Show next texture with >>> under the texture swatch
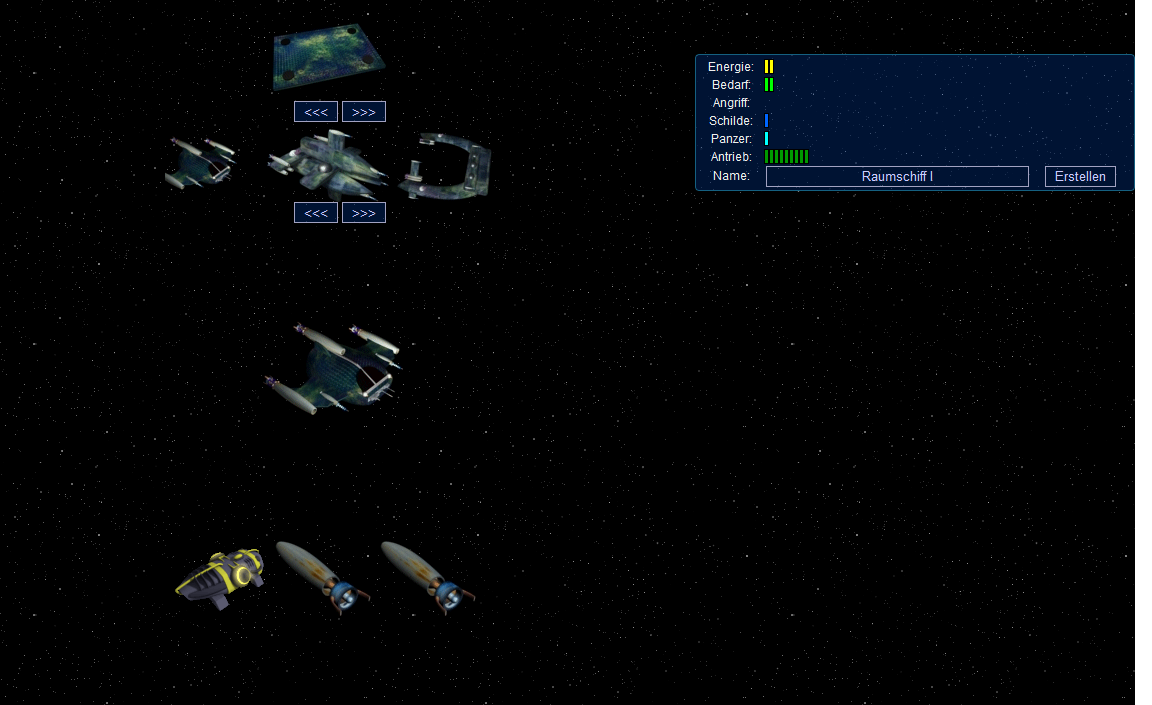Viewport: 1152px width, 705px height. point(363,112)
